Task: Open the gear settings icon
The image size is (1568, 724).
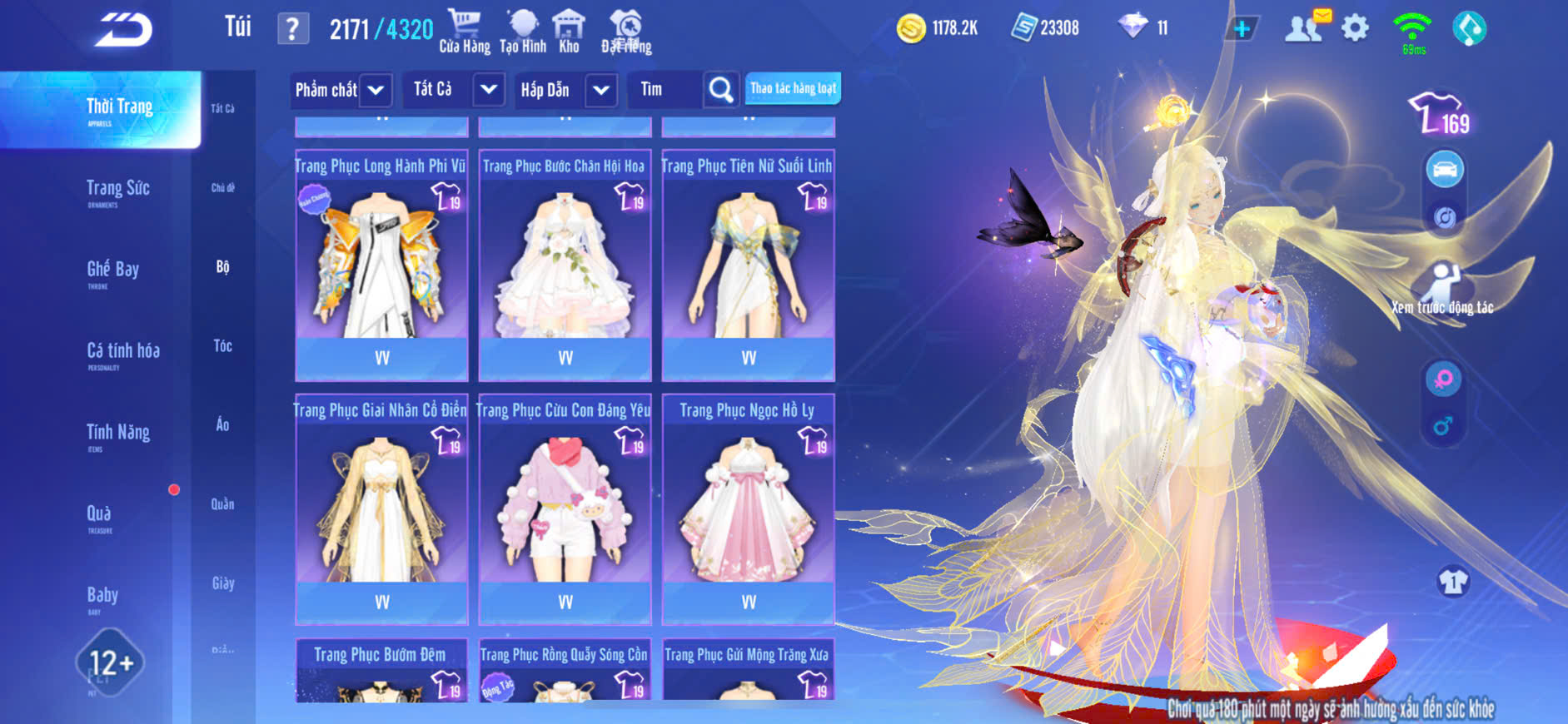Action: (x=1355, y=28)
